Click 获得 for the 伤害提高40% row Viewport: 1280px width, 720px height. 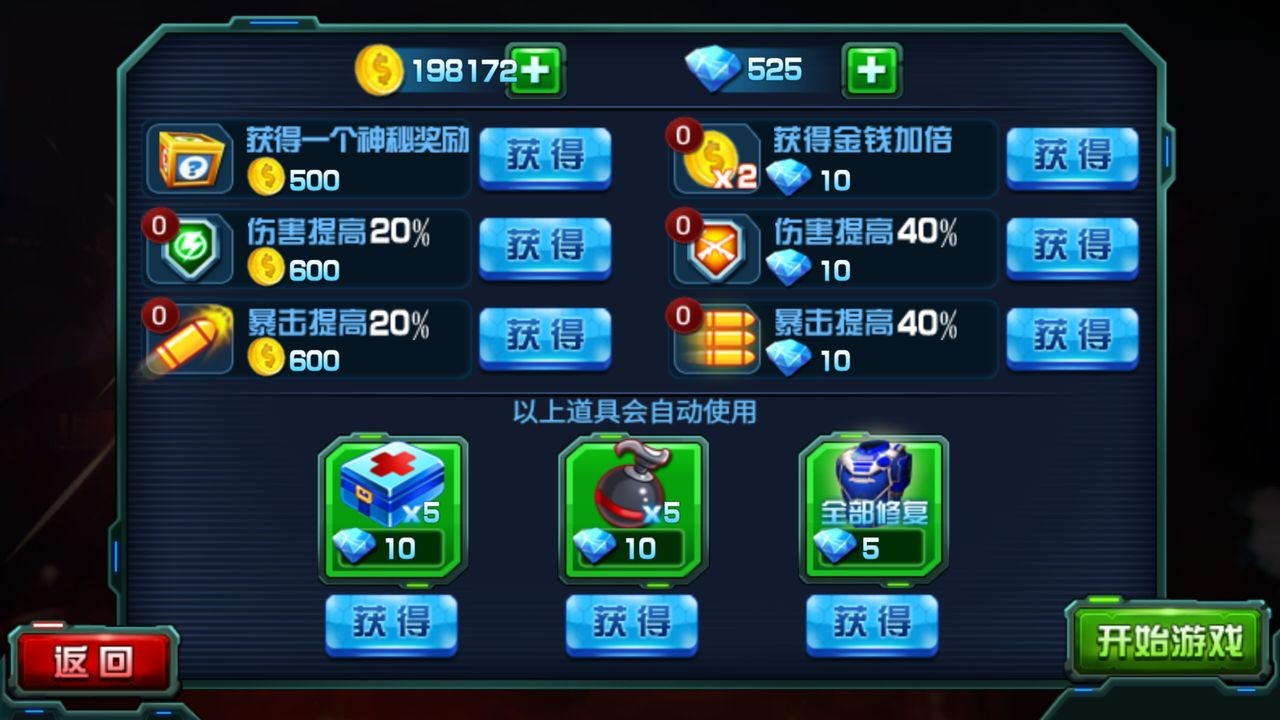1072,248
